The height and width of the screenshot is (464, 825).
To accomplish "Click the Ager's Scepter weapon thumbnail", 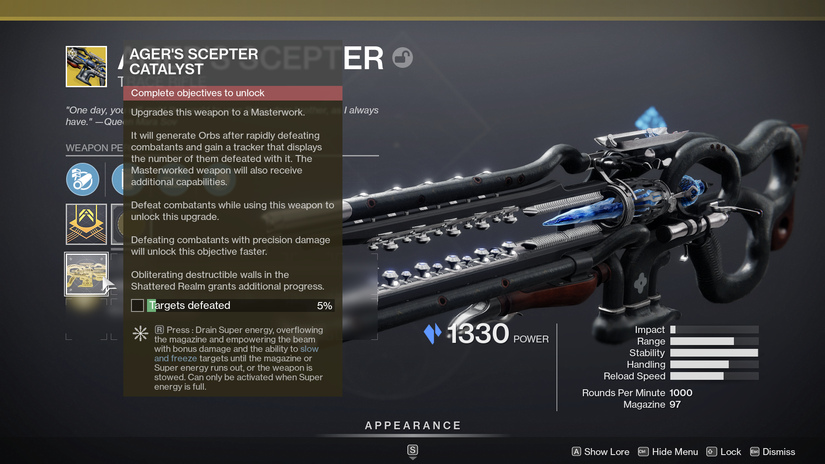I will 86,67.
